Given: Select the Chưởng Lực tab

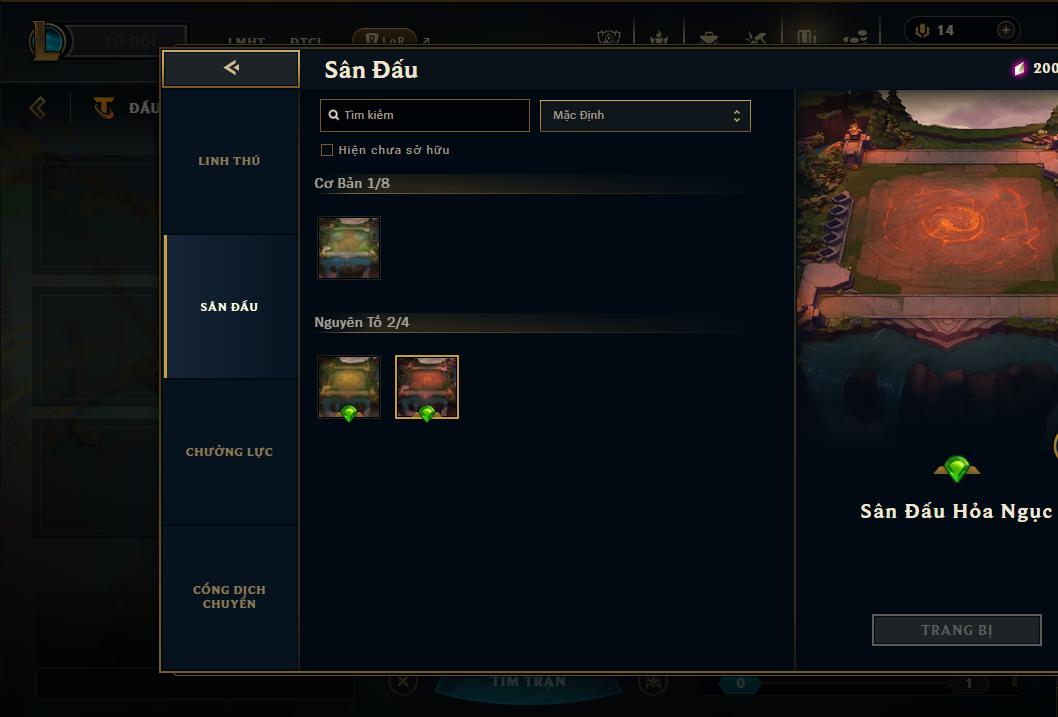Looking at the screenshot, I should click(x=229, y=452).
